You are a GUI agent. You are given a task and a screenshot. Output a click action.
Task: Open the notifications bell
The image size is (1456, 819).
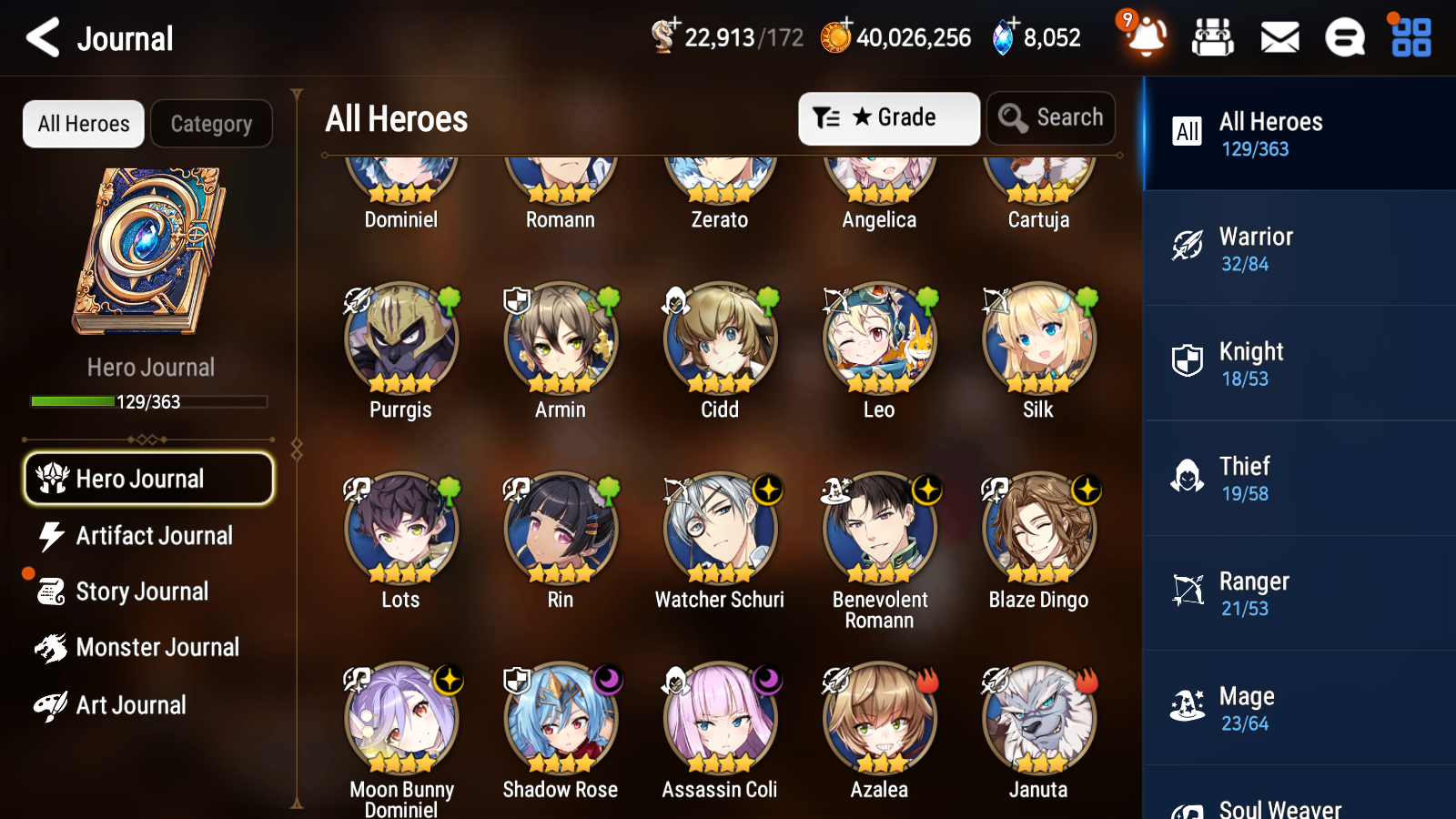1146,38
